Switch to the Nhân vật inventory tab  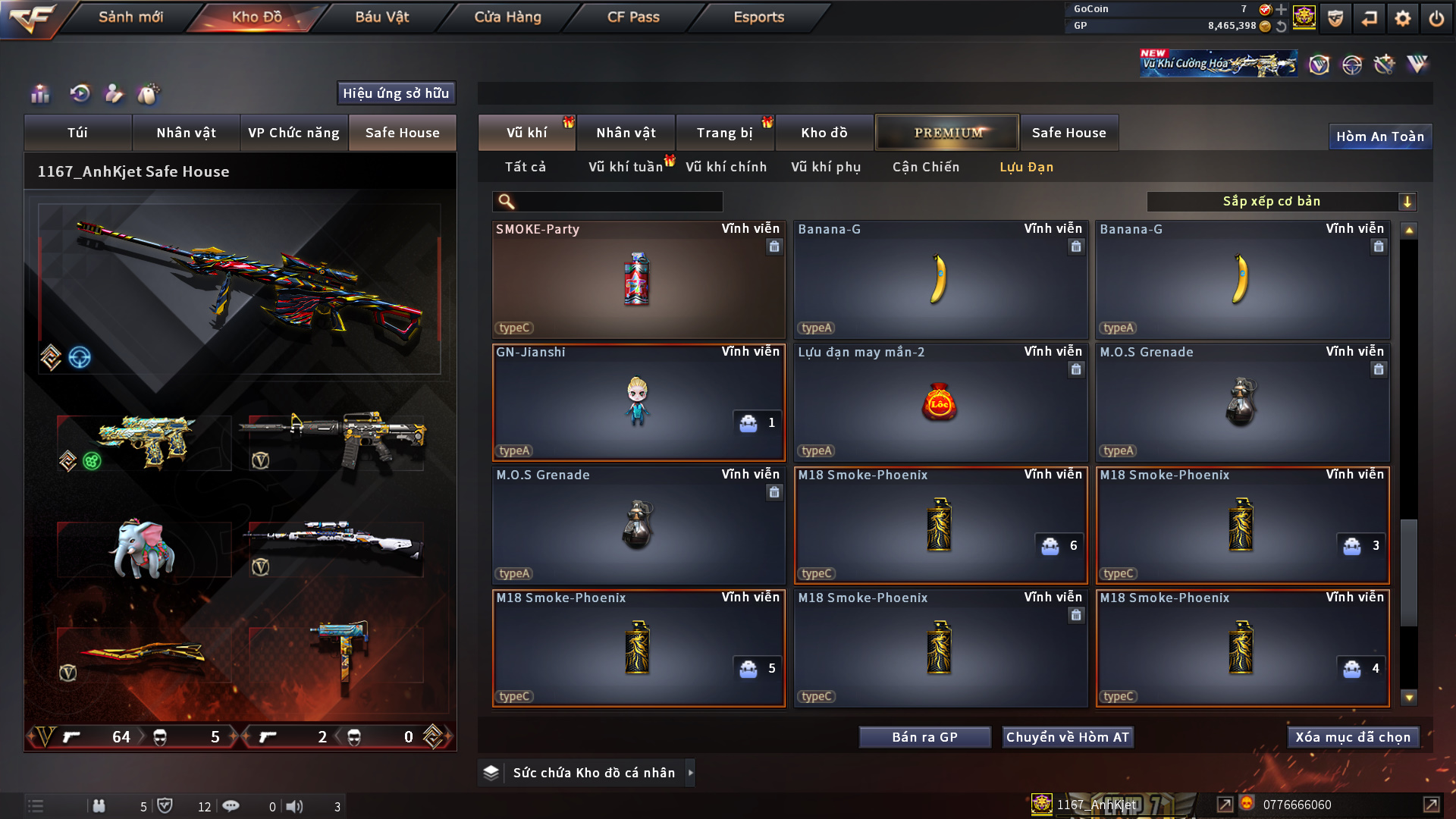coord(626,133)
